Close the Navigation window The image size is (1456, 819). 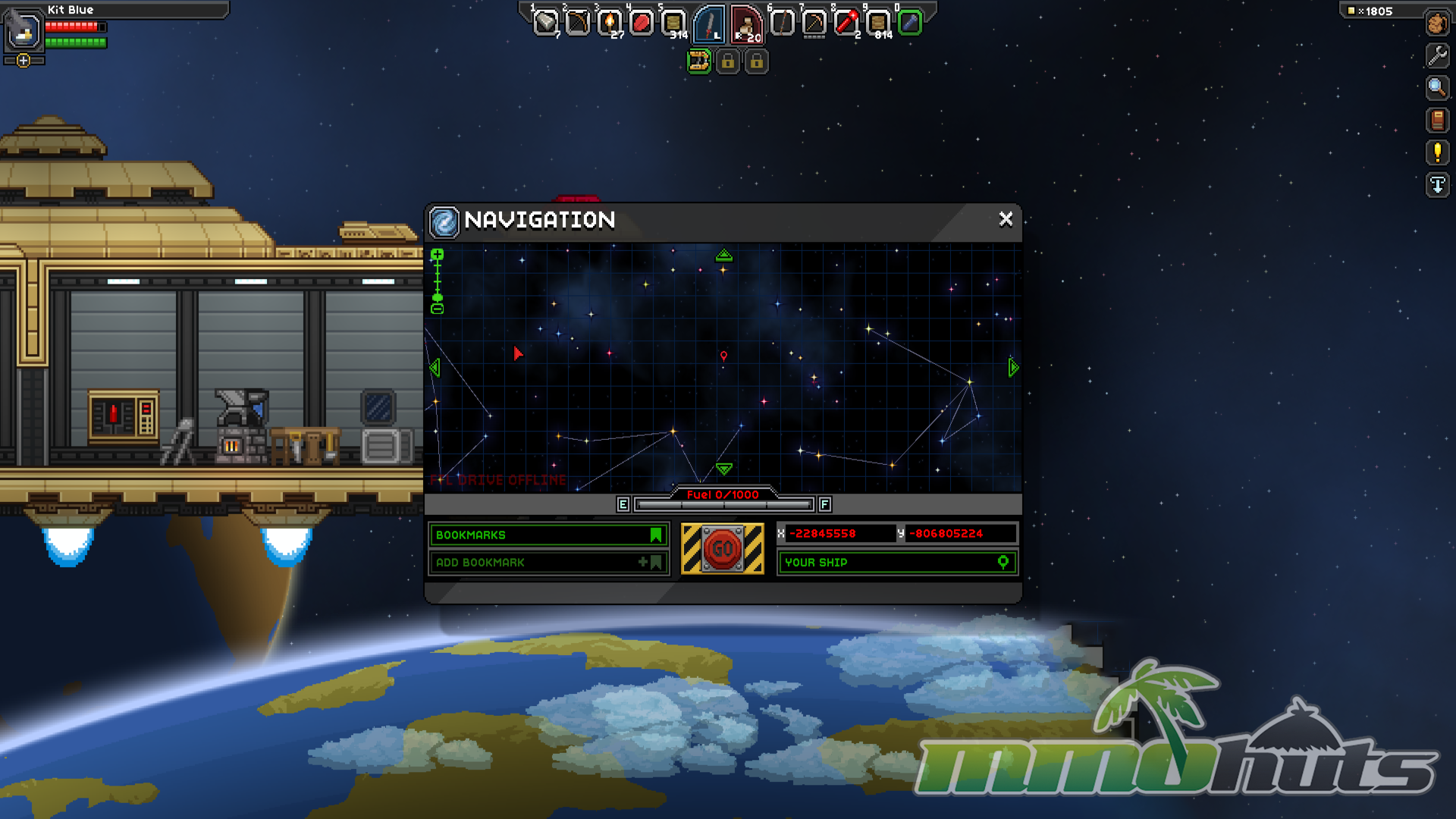coord(1006,219)
